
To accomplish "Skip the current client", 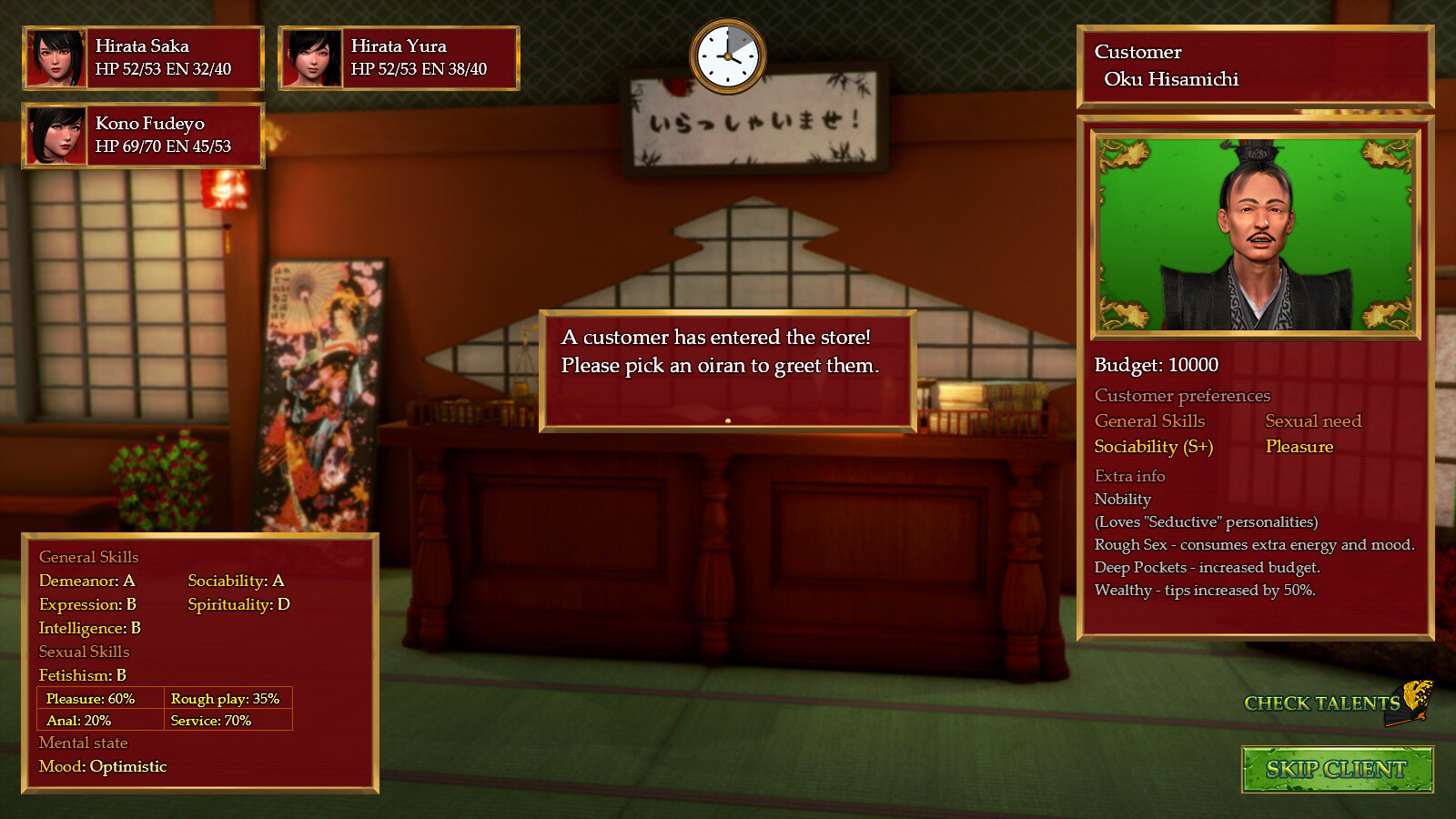I will coord(1336,770).
